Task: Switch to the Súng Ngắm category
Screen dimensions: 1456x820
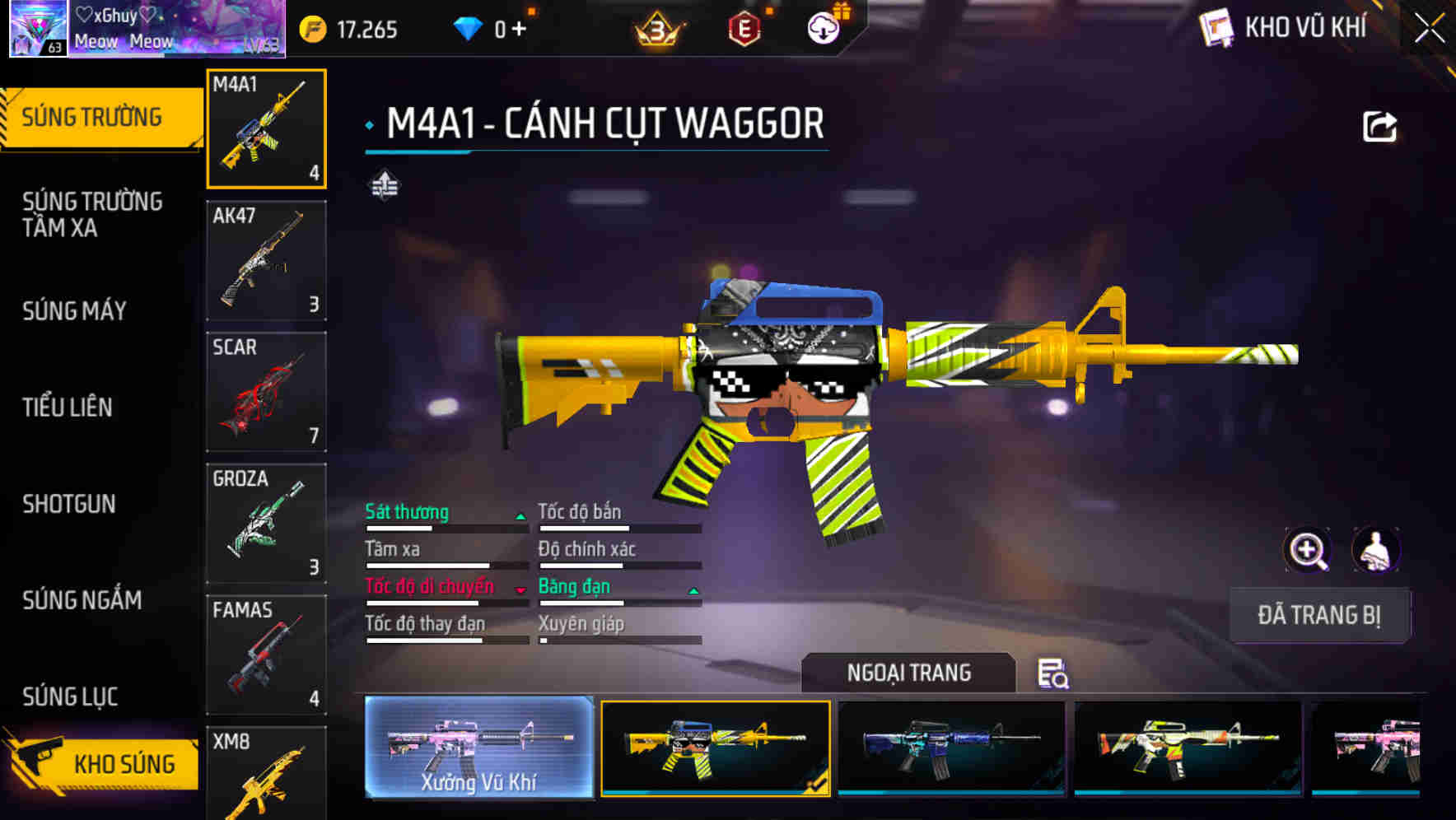Action: click(x=82, y=600)
